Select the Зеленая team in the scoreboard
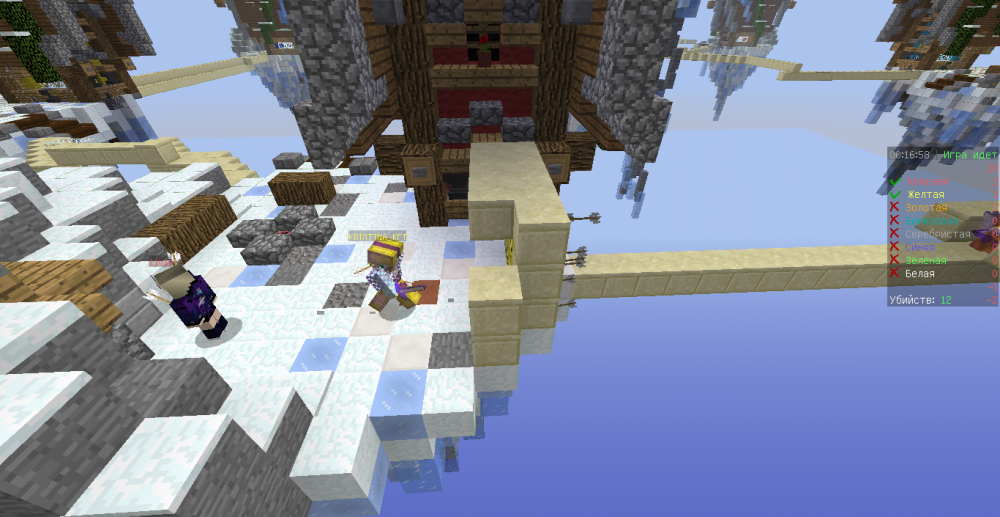Viewport: 1000px width, 517px height. pyautogui.click(x=925, y=259)
